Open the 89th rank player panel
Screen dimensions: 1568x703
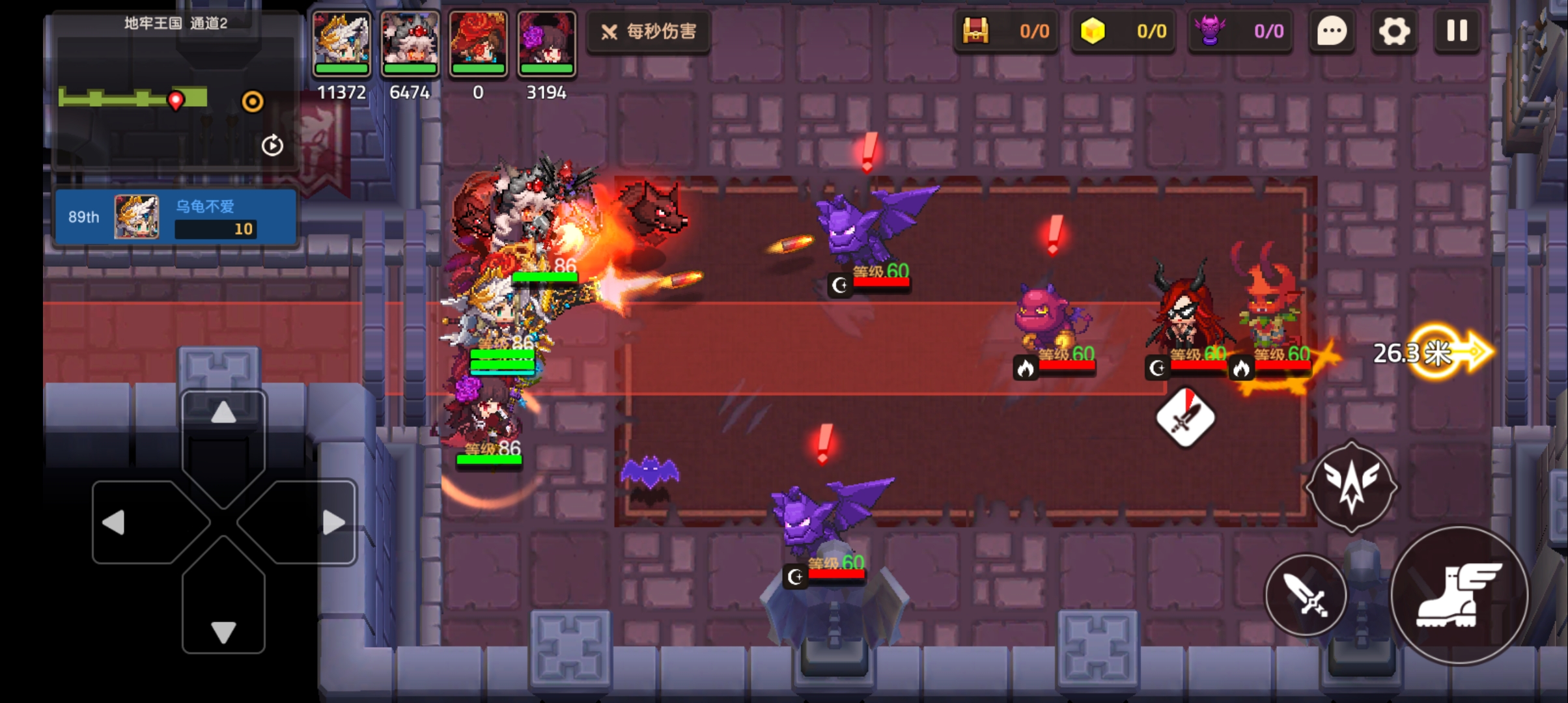point(176,217)
